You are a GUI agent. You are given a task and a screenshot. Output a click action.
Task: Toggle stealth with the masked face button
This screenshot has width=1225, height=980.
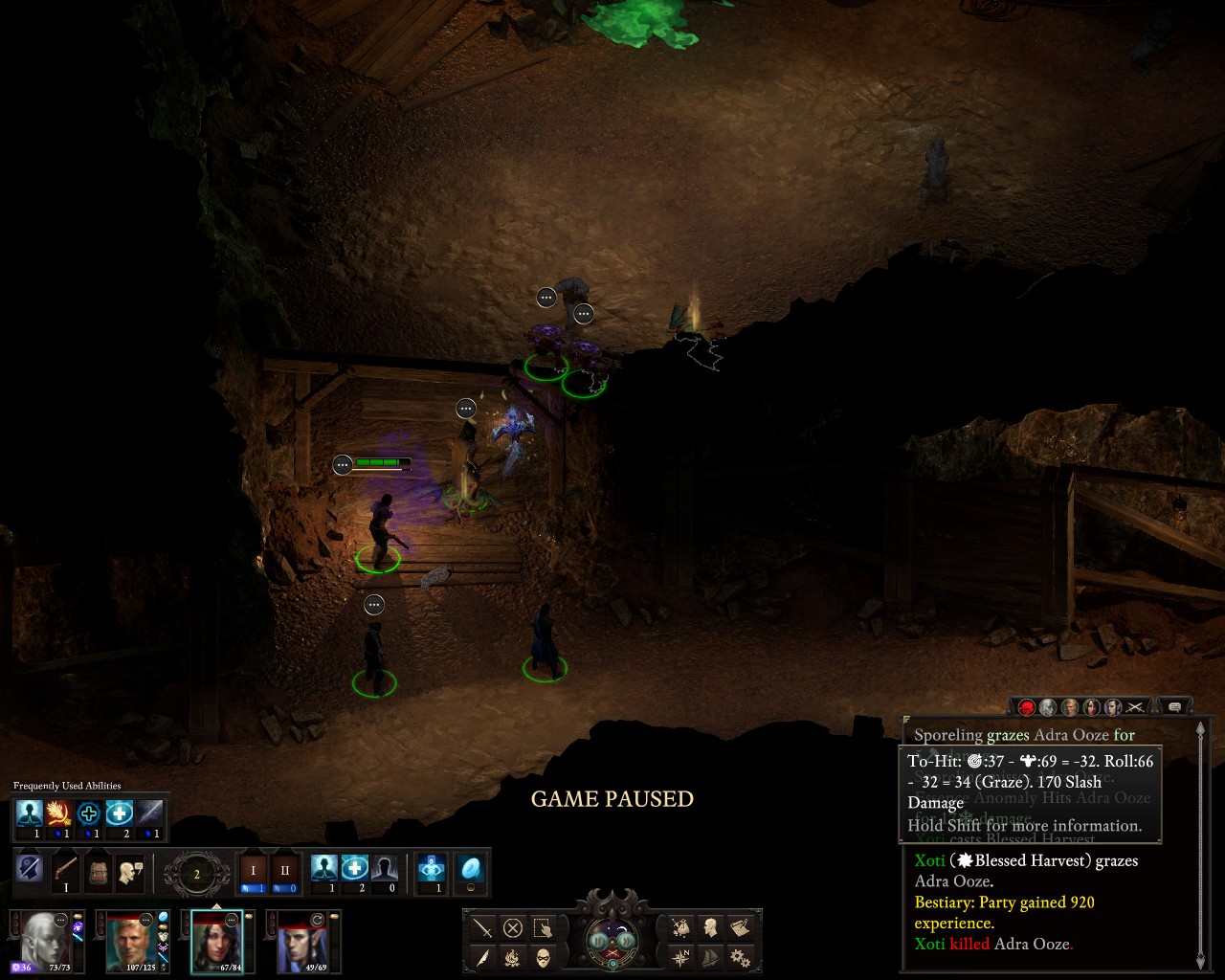pos(543,957)
